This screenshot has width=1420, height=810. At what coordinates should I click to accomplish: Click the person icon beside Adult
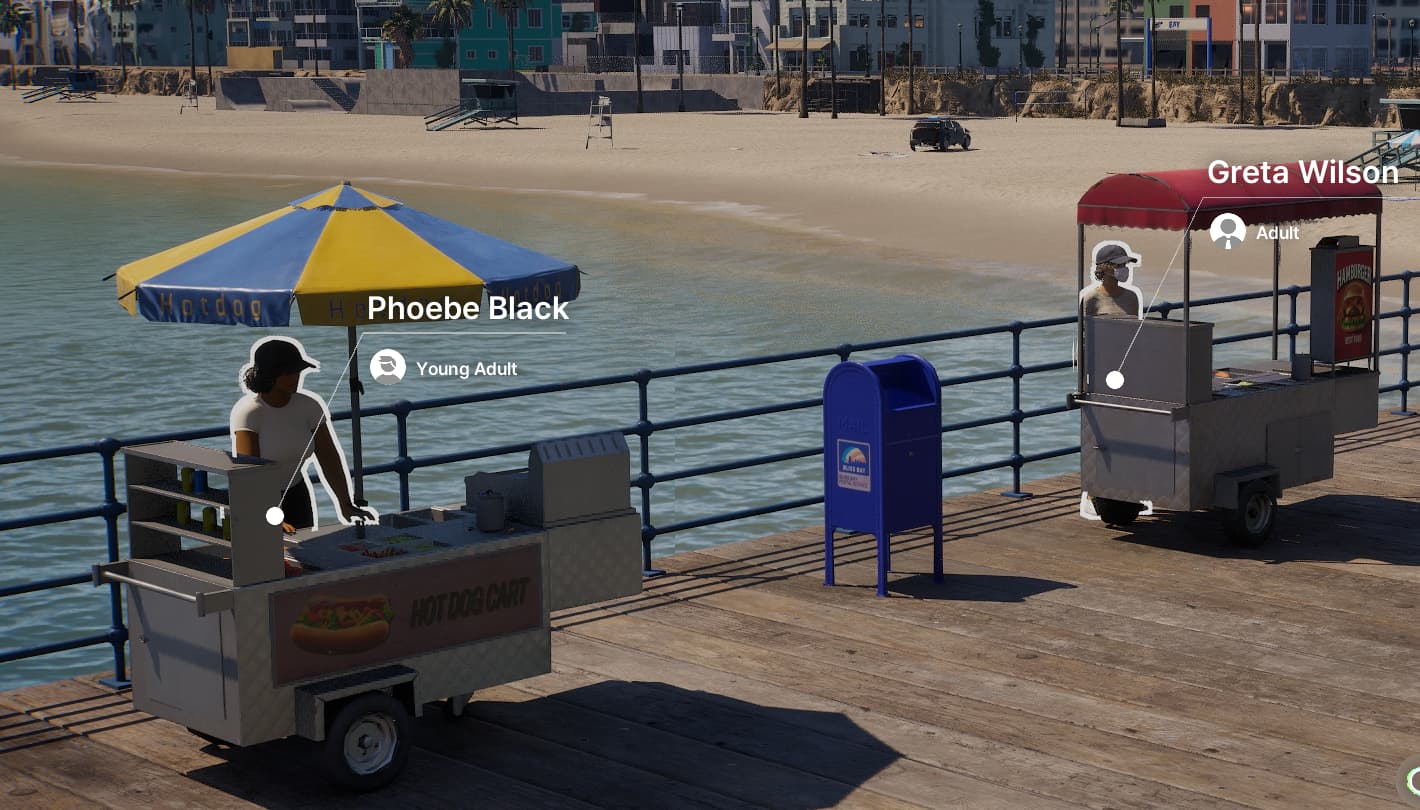1227,231
